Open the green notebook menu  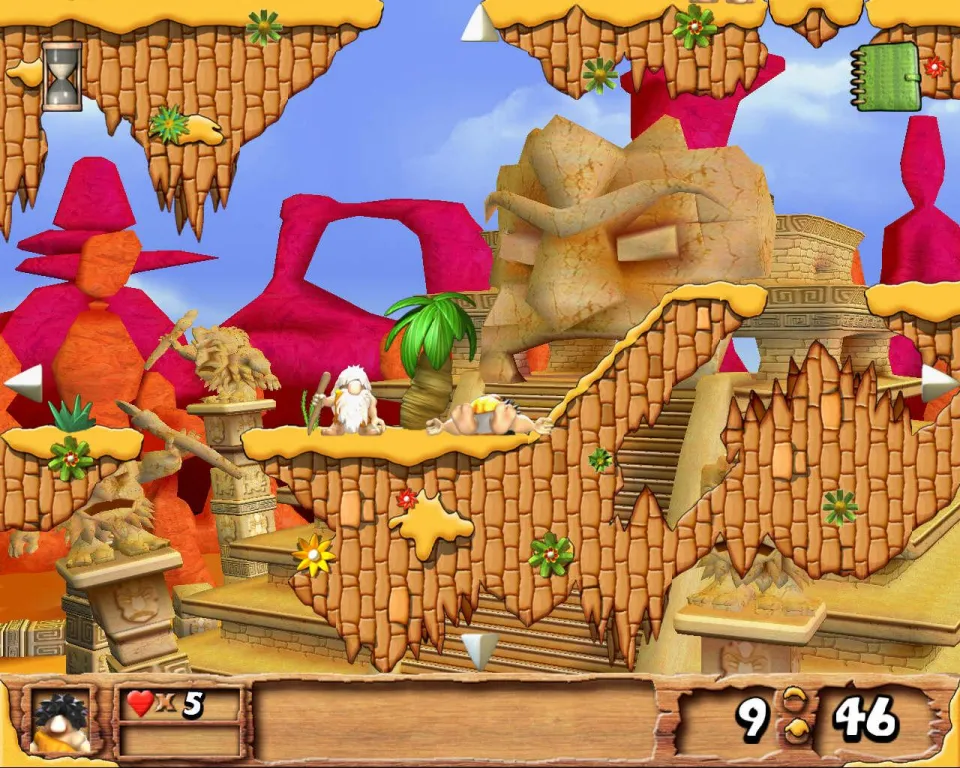886,76
